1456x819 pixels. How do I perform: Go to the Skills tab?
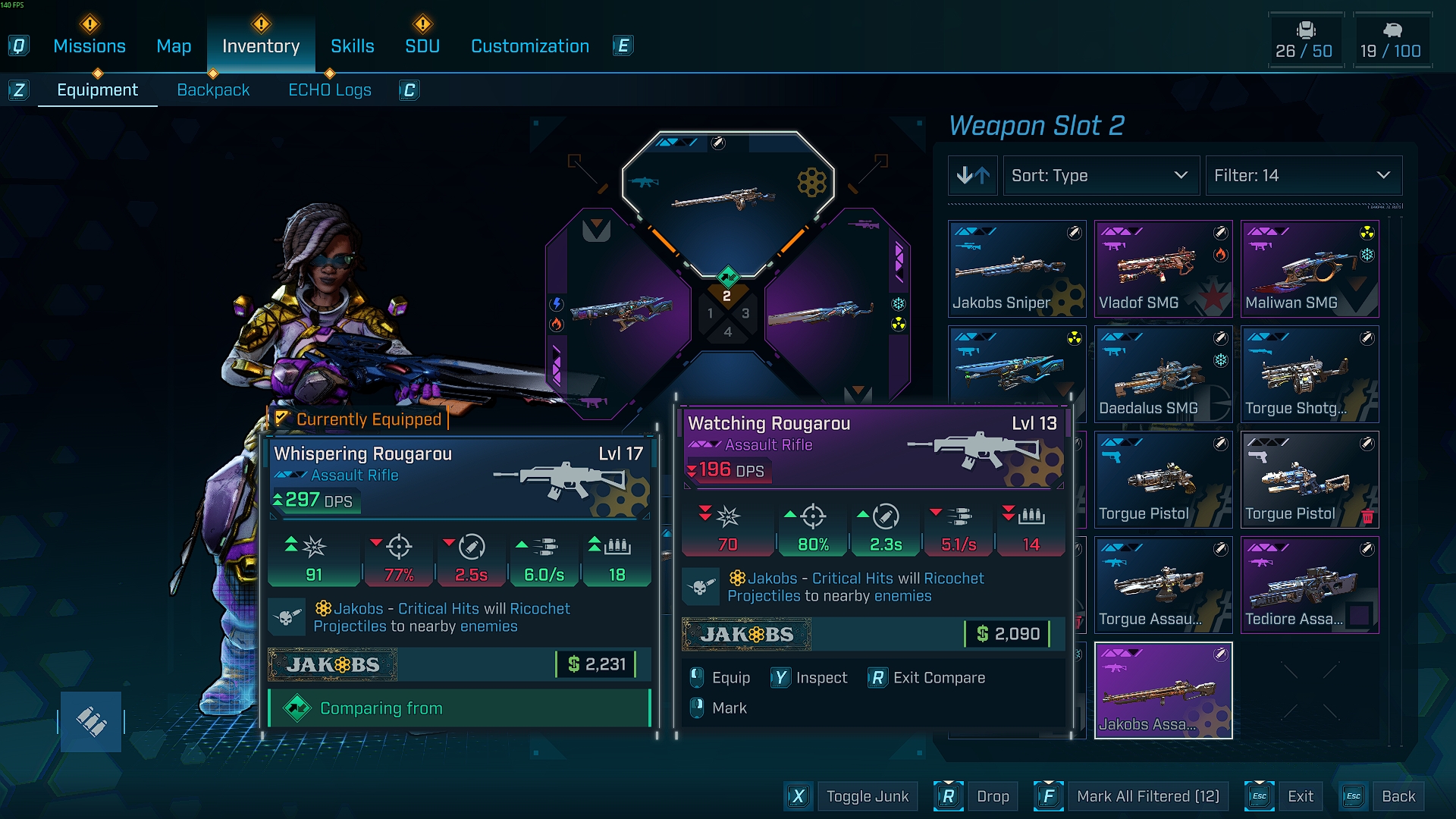coord(352,46)
